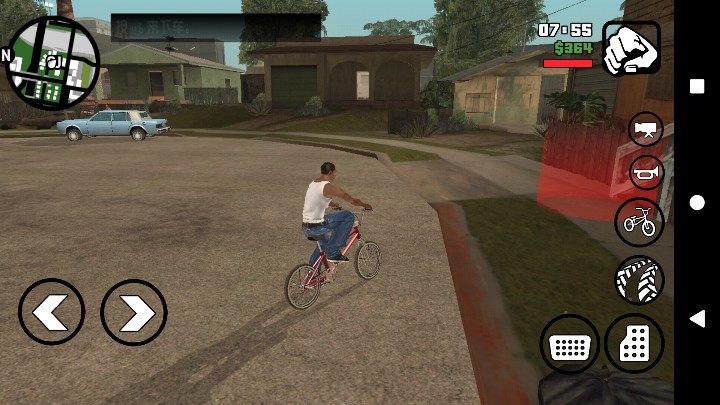The height and width of the screenshot is (405, 720).
Task: Steer left with the left arrow
Action: 51,312
